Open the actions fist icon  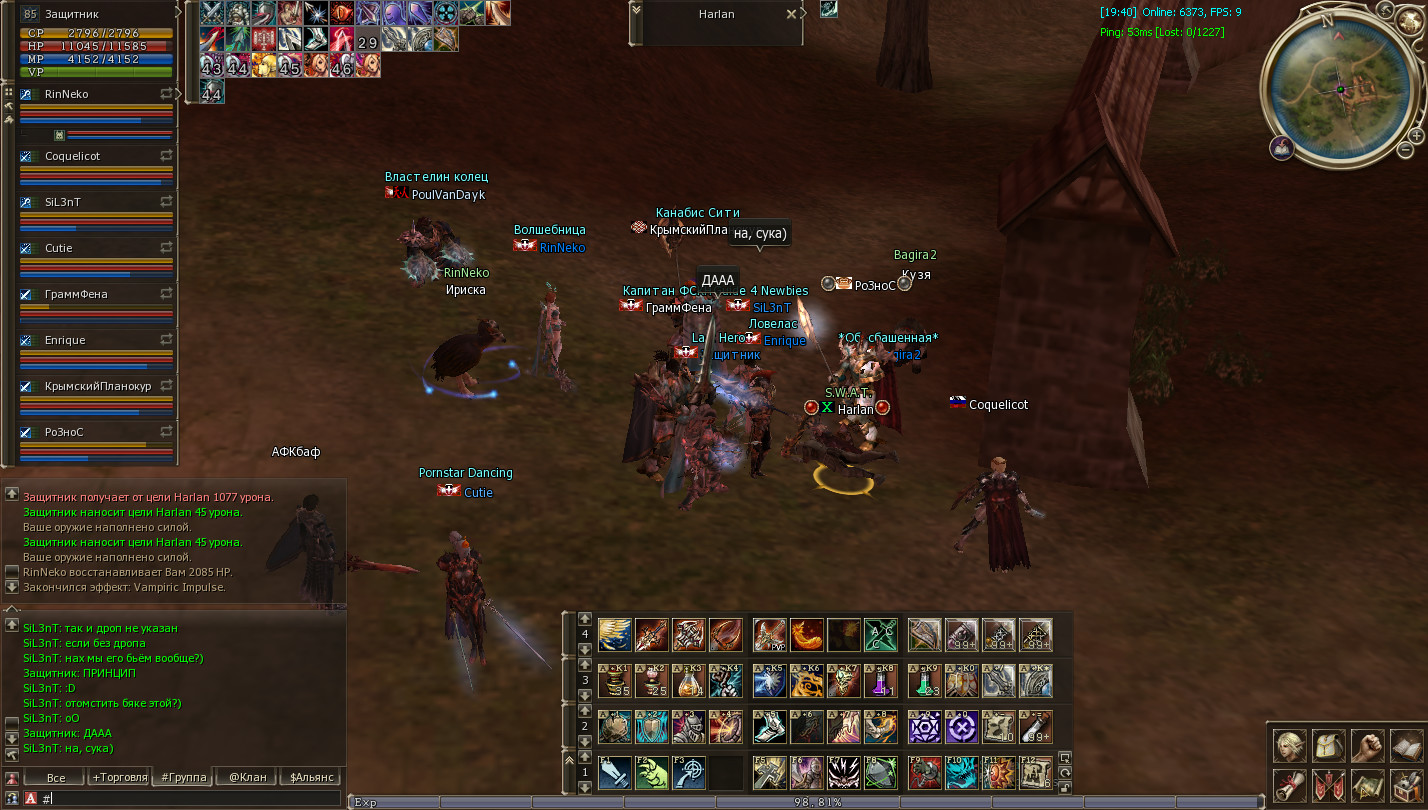point(1368,746)
